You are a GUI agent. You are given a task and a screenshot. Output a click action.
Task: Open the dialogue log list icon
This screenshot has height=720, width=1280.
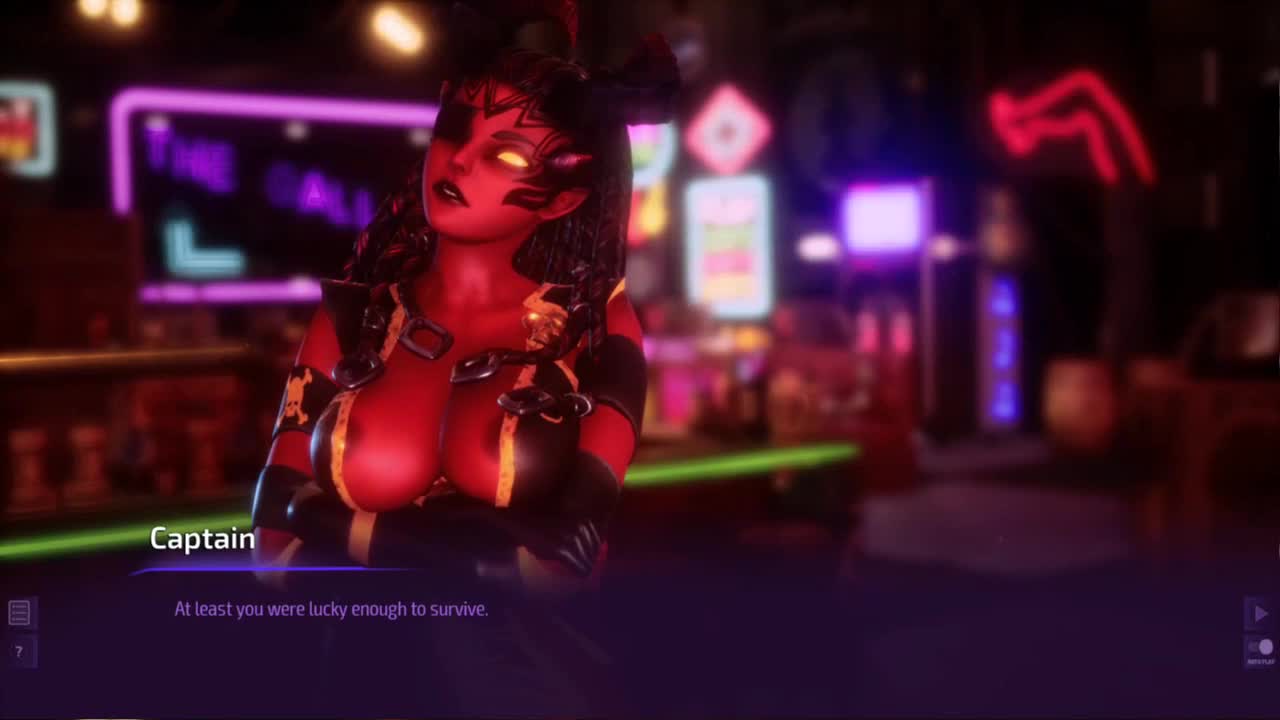point(19,612)
